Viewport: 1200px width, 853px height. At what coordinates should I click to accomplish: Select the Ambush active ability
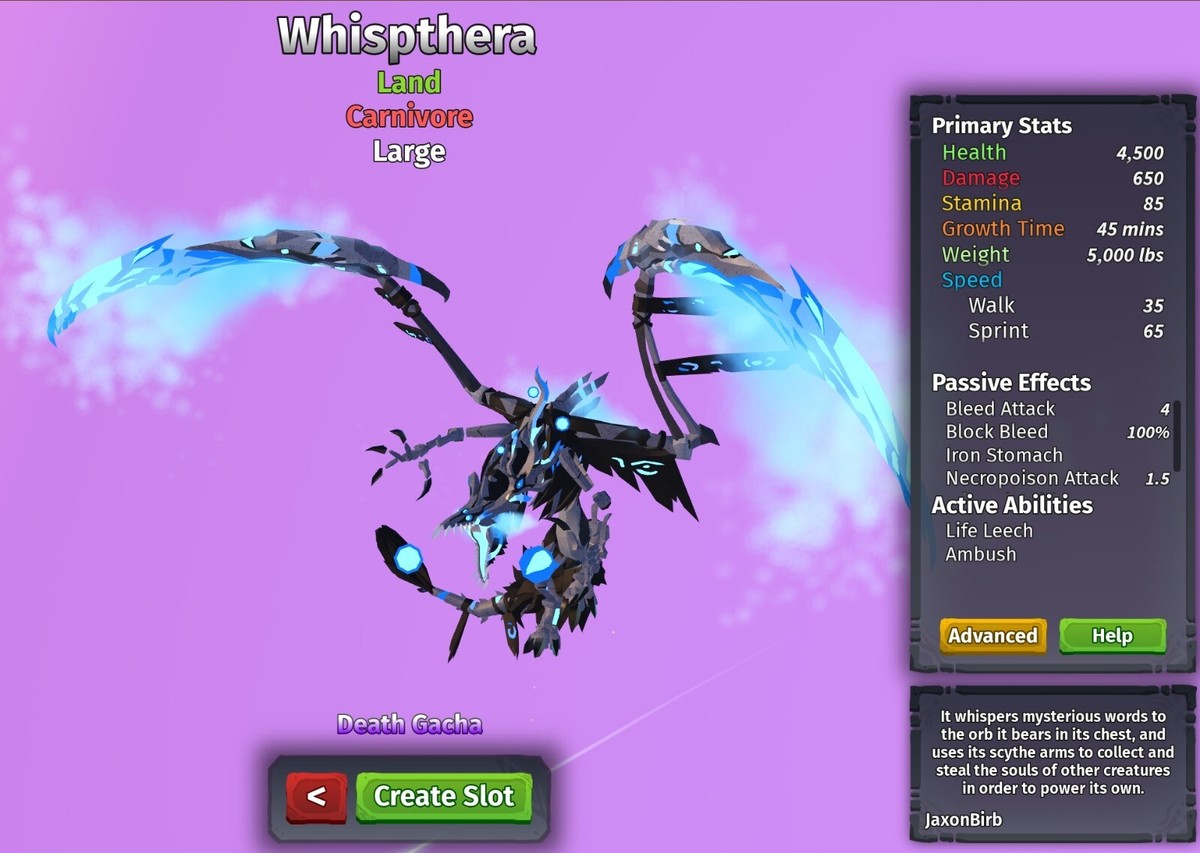pos(981,554)
